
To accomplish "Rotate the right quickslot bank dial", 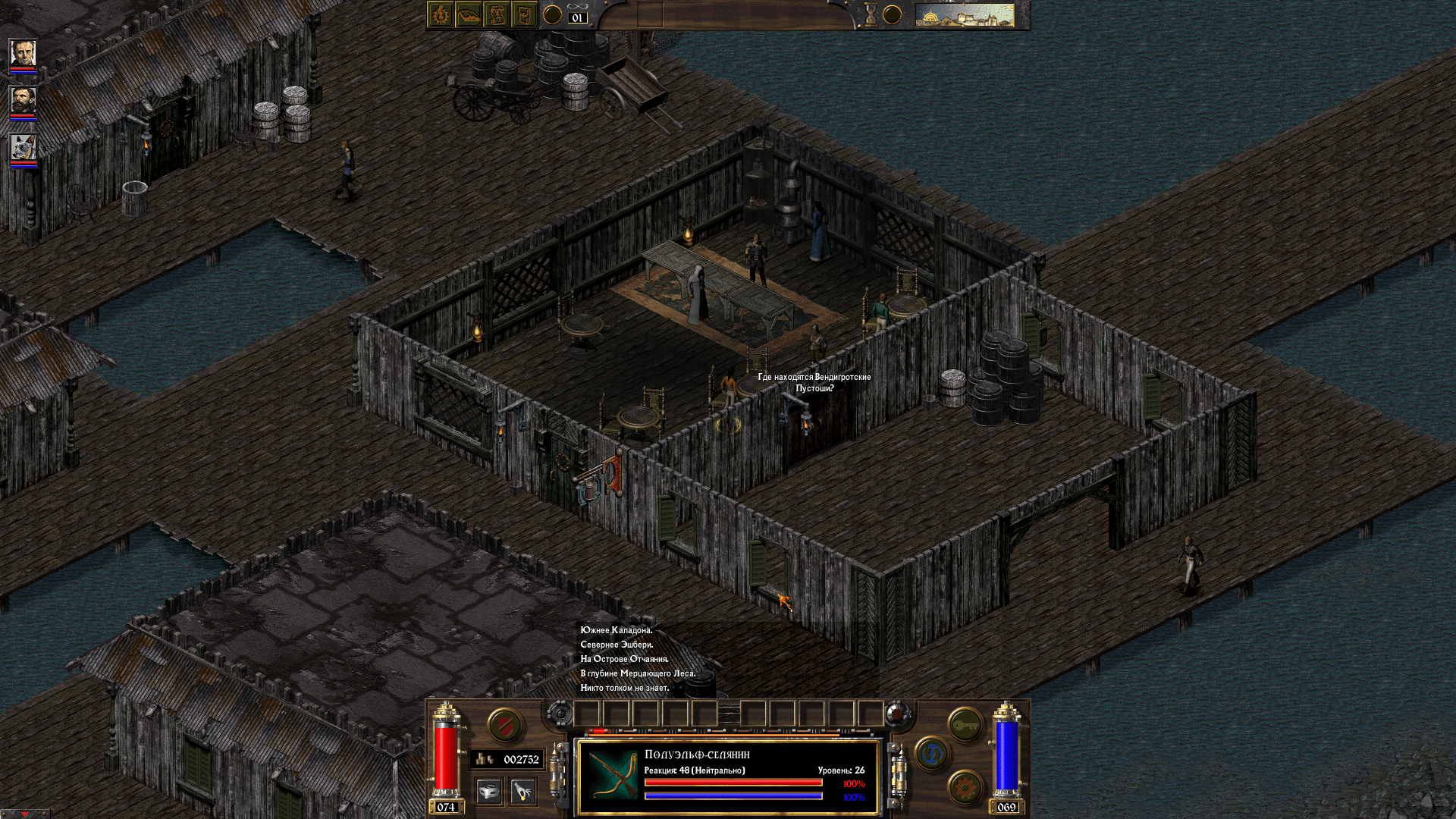I will click(x=896, y=714).
